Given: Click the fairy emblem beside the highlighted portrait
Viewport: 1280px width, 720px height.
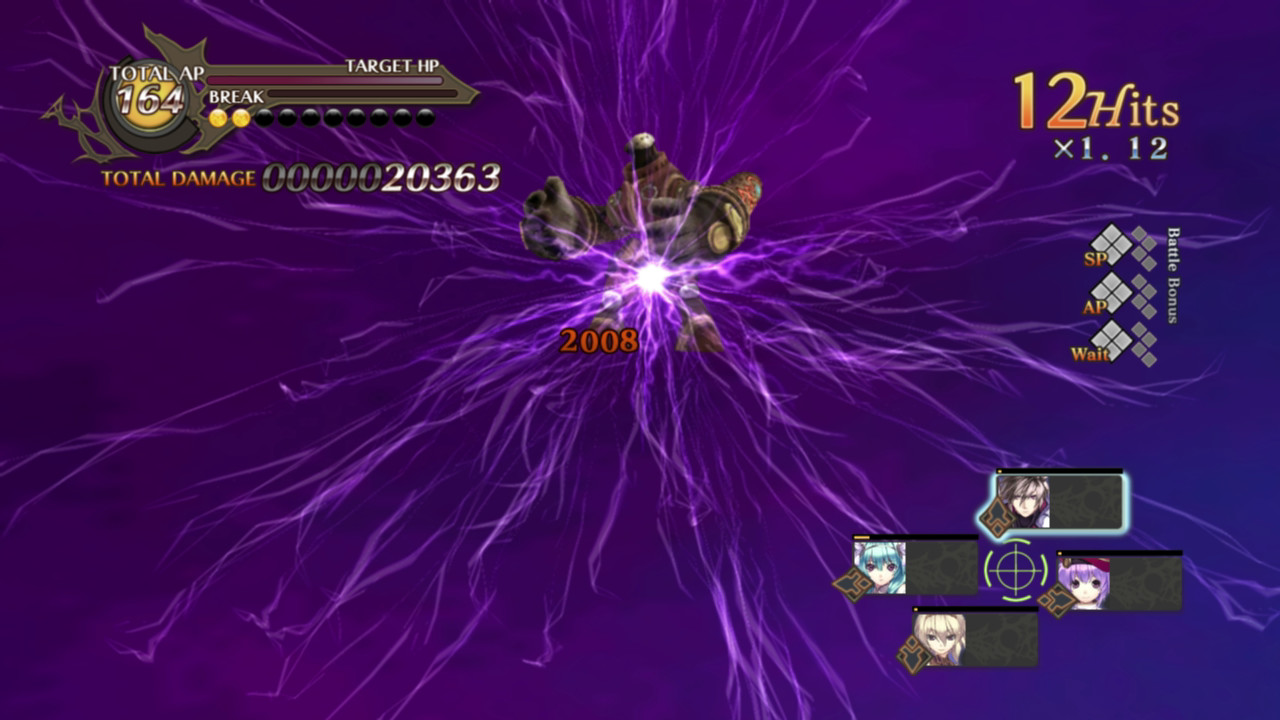Looking at the screenshot, I should pyautogui.click(x=996, y=516).
